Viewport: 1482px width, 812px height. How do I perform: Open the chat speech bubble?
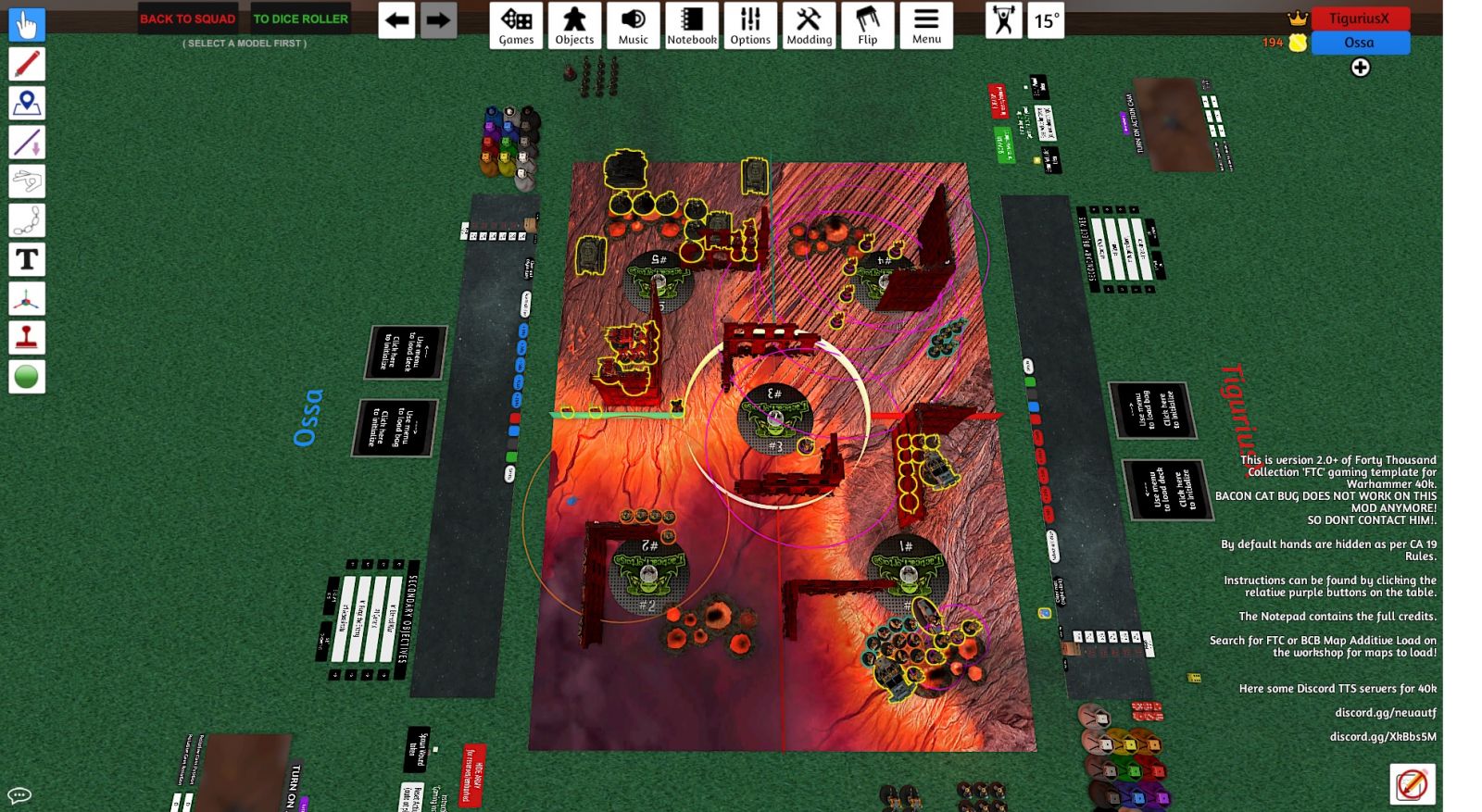pos(19,795)
